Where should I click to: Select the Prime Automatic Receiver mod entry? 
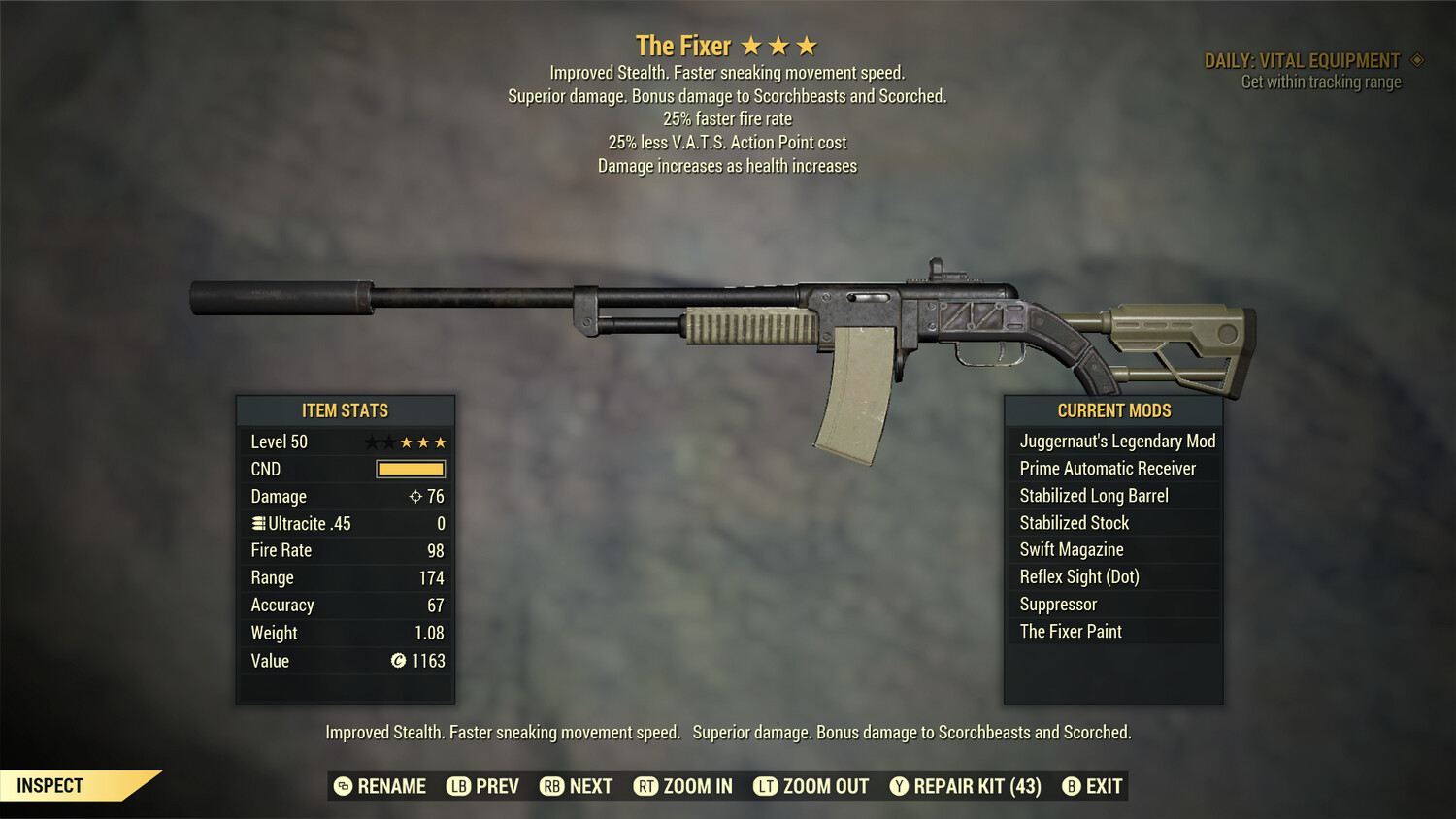[1107, 468]
